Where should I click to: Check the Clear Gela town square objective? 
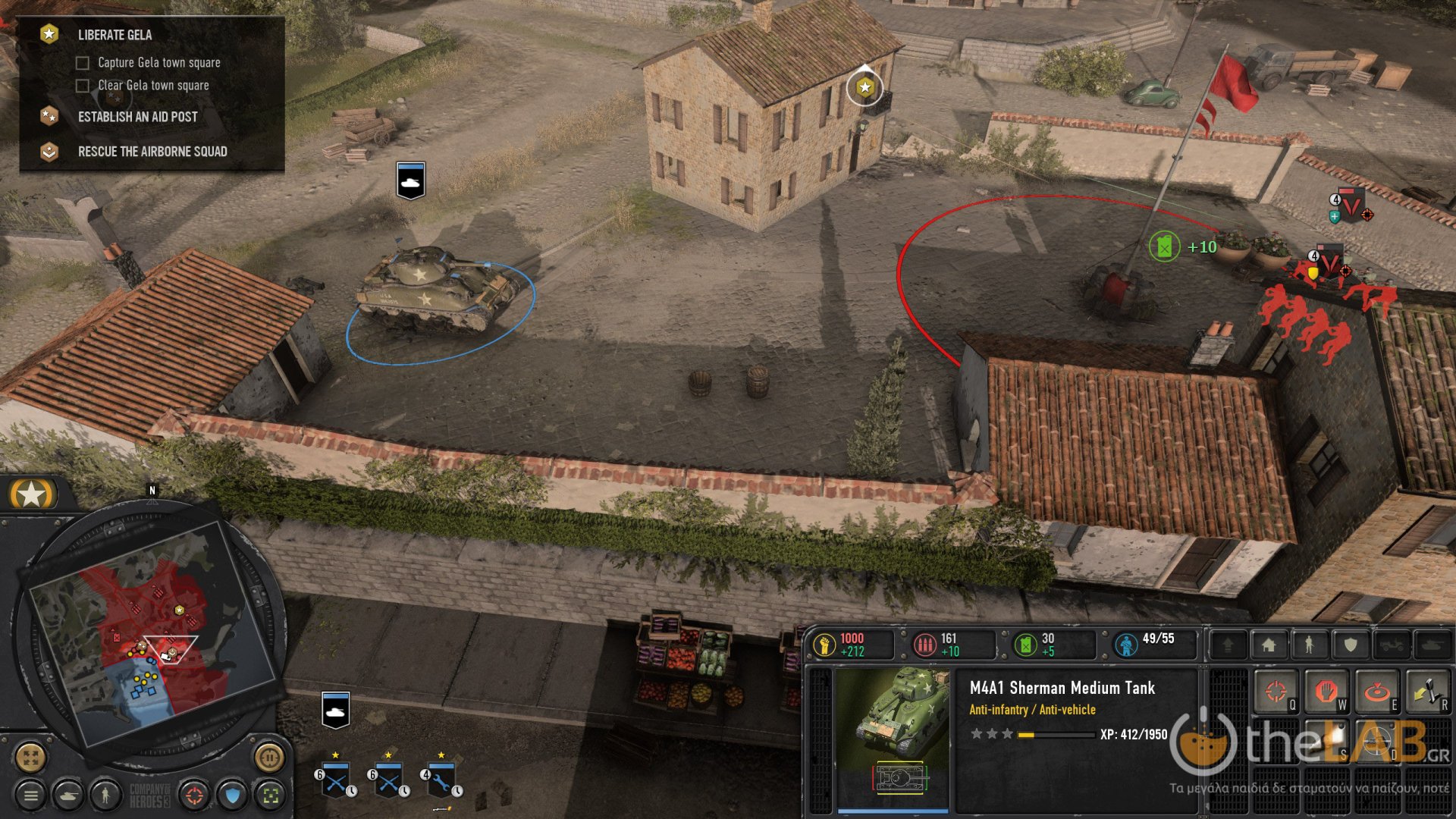coord(82,86)
